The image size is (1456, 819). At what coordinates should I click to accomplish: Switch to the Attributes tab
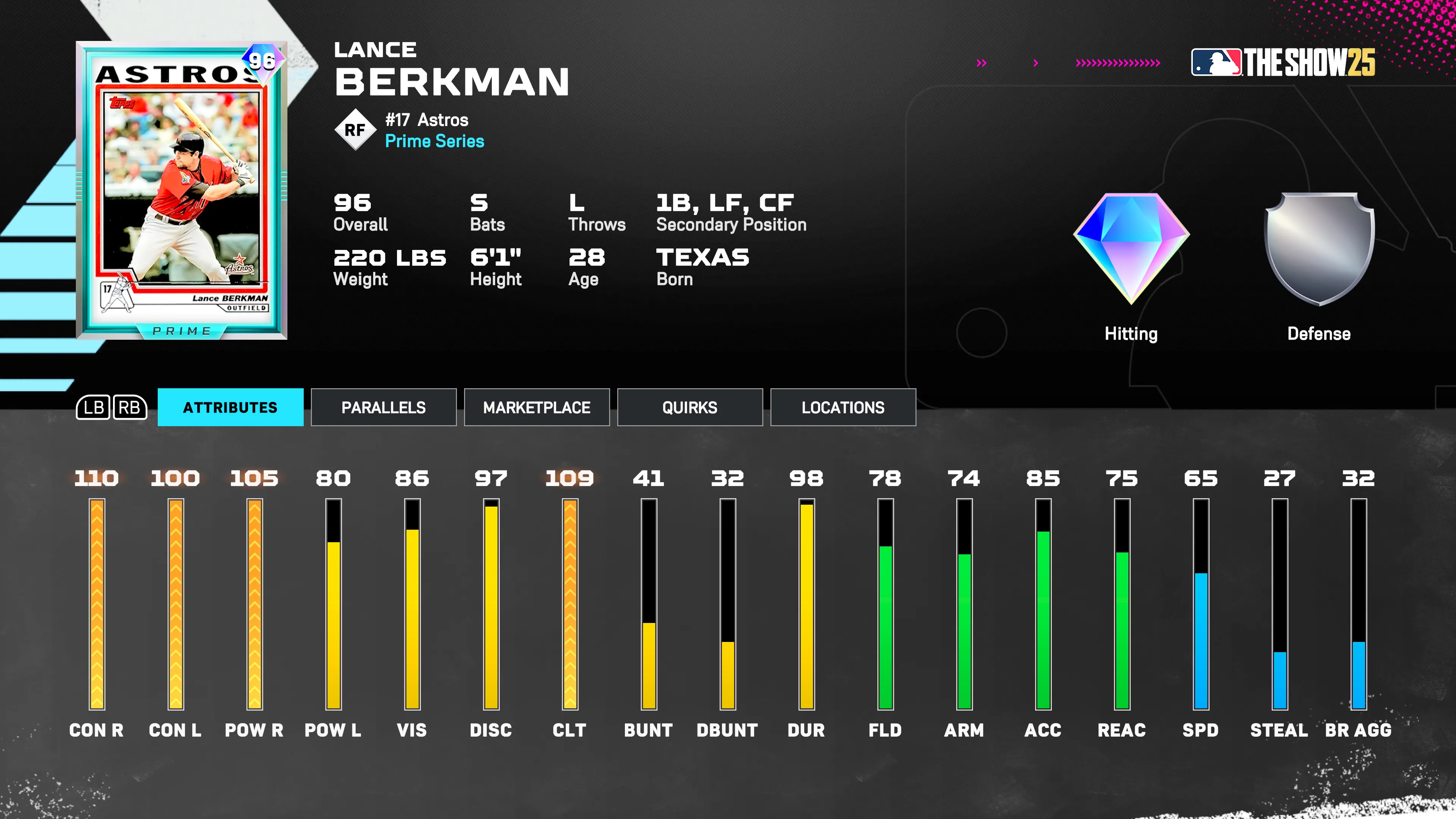pos(230,407)
